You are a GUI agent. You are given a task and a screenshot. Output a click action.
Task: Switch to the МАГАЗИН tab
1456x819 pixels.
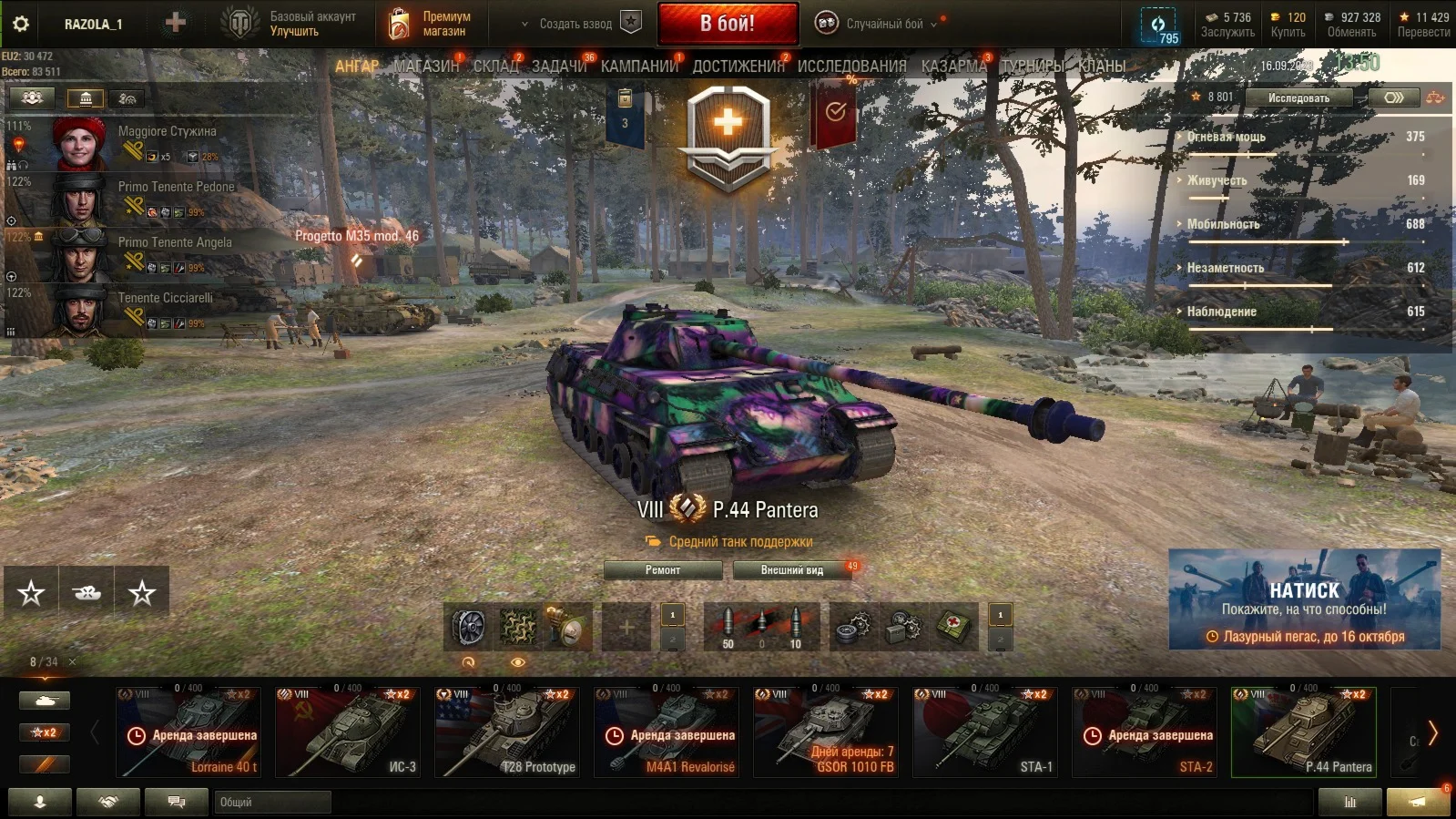pos(426,66)
